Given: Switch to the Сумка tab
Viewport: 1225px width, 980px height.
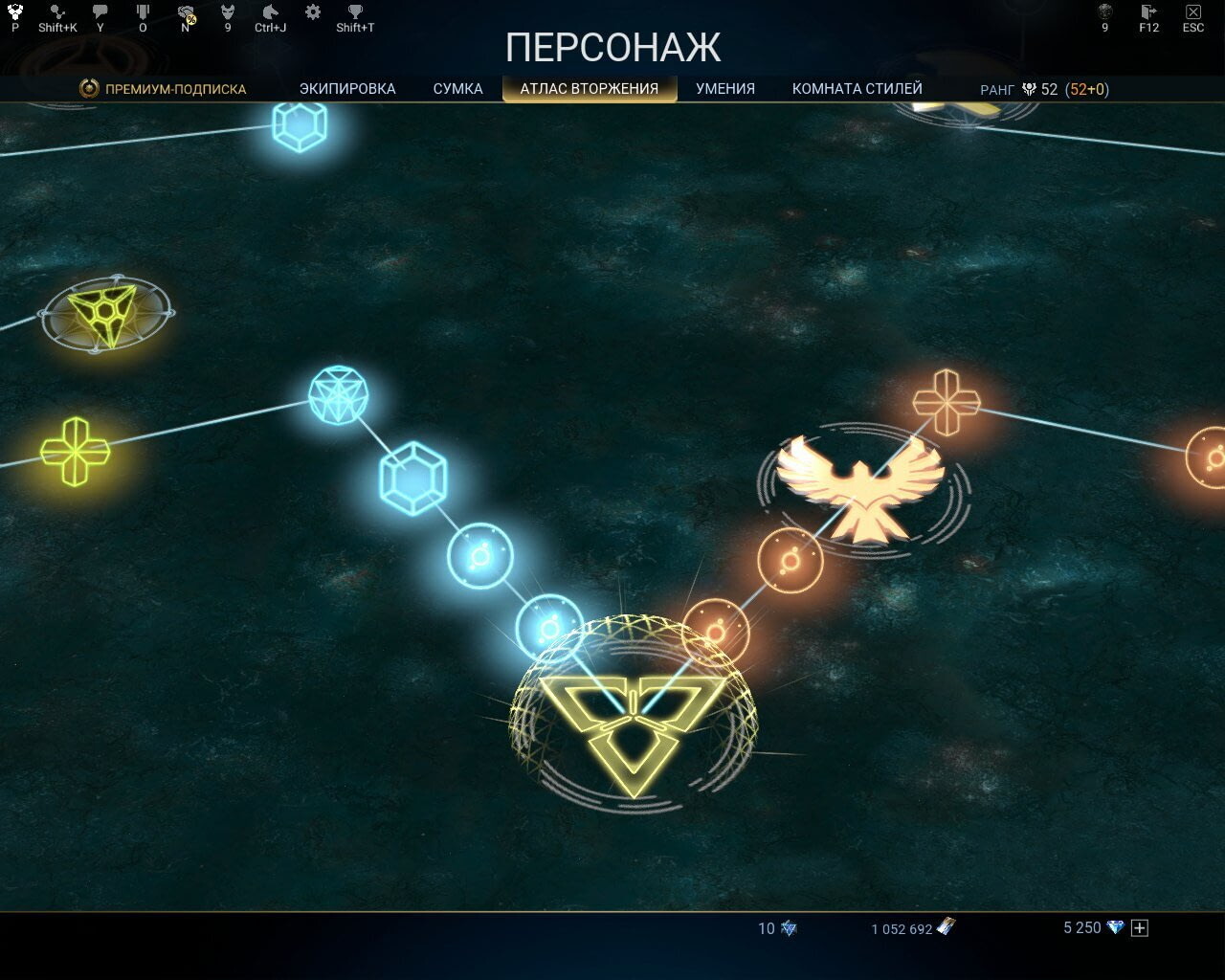Looking at the screenshot, I should 457,89.
